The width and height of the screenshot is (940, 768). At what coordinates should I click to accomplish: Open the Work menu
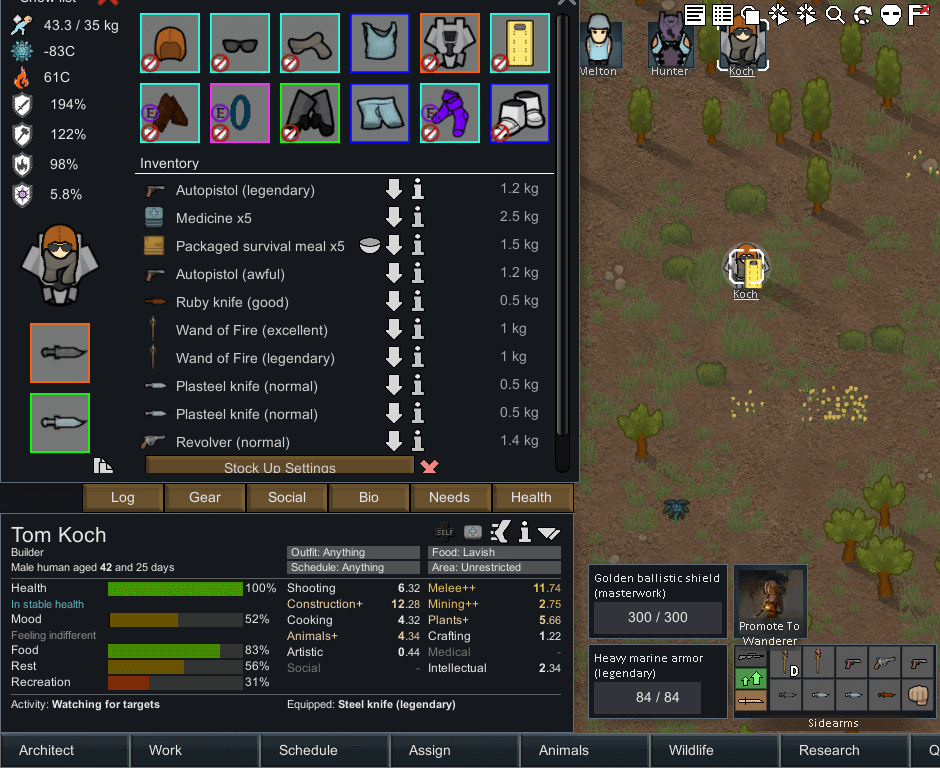166,750
